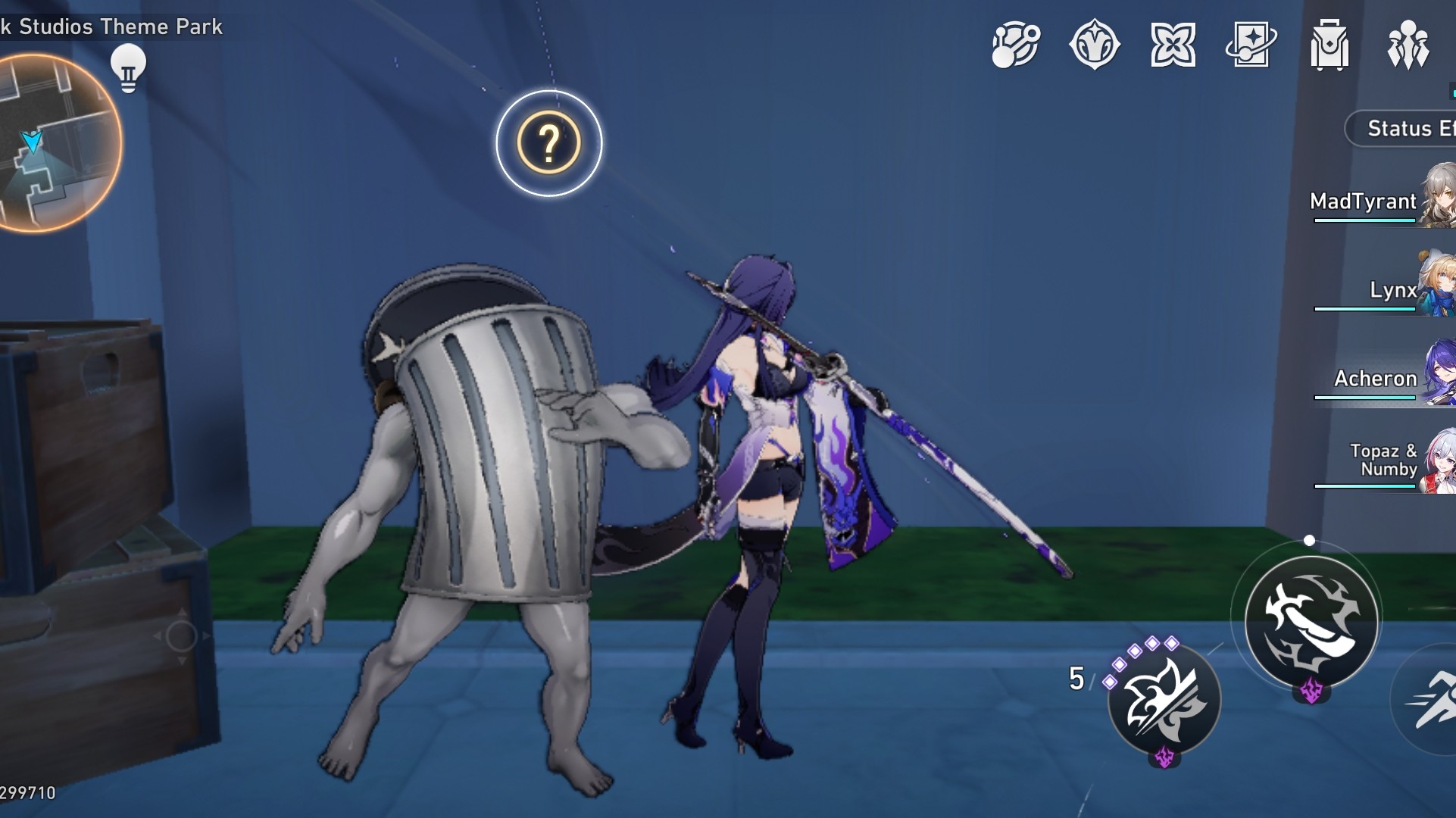Screen dimensions: 1456x818
Task: Expand the Status Effects panel
Action: pyautogui.click(x=1407, y=127)
